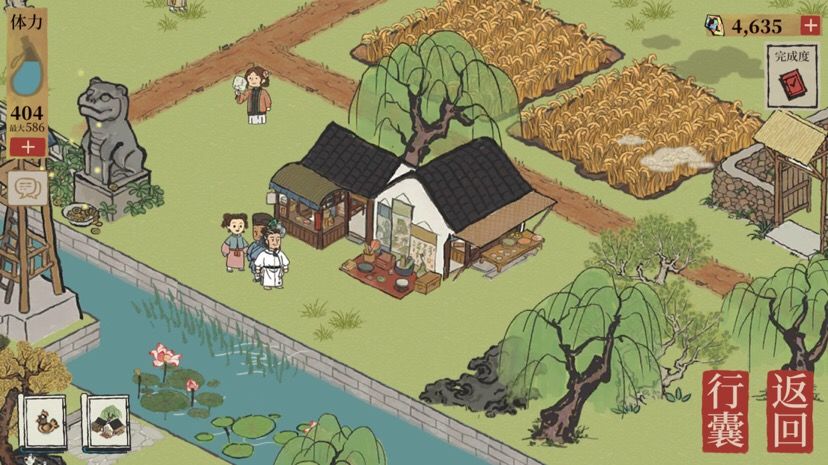Open the 行囊 bag
The height and width of the screenshot is (465, 828).
(x=725, y=410)
